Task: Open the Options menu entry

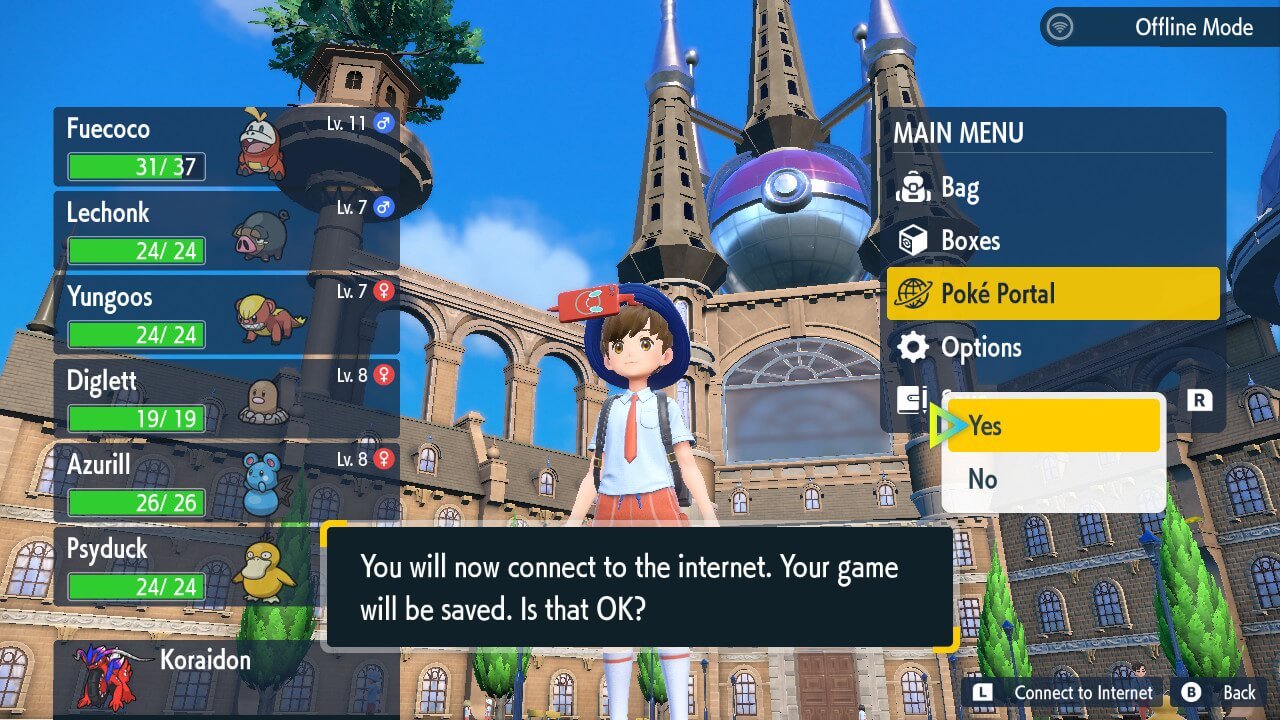Action: tap(1052, 347)
